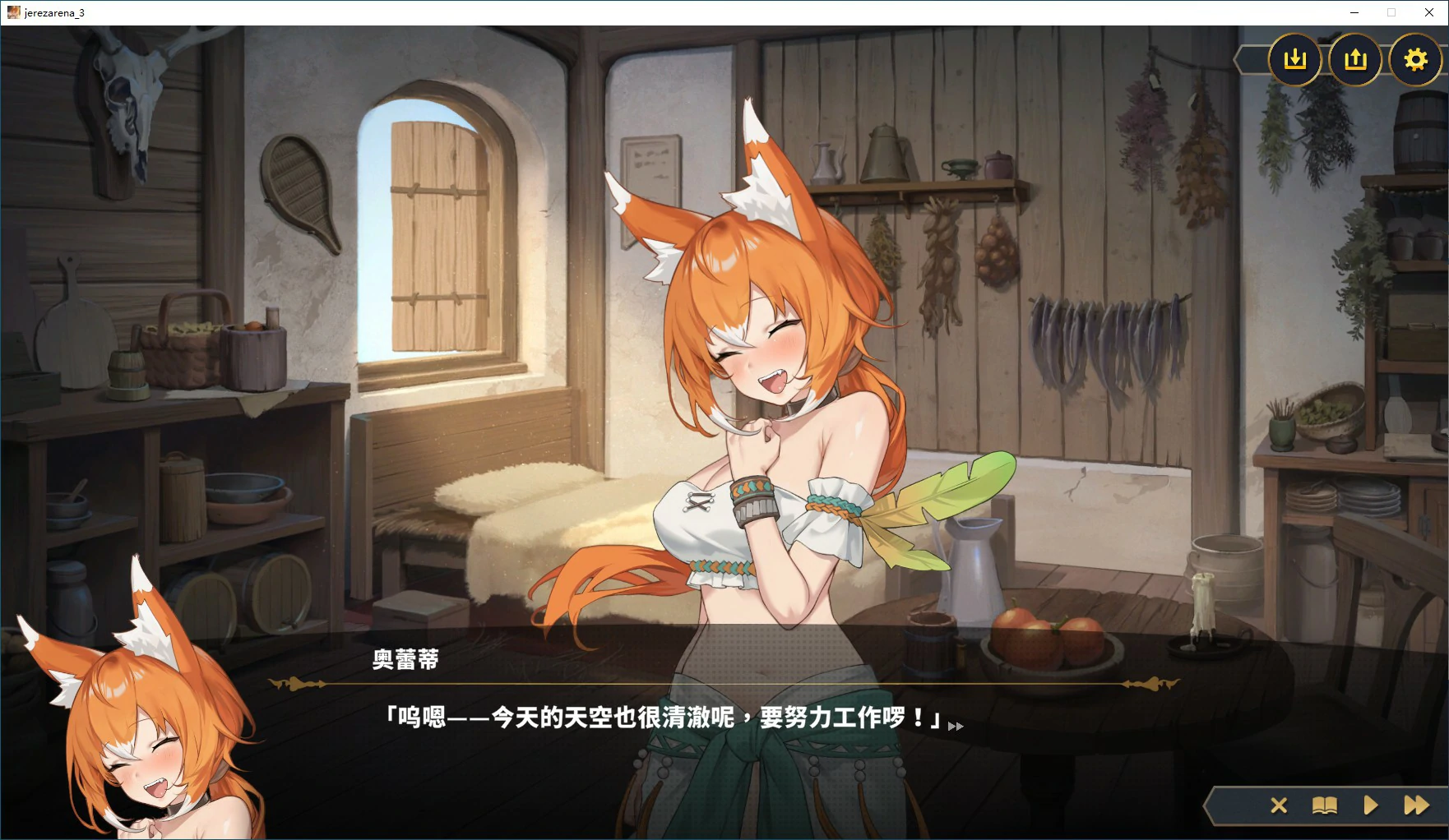Minimize the game window

tap(1354, 12)
